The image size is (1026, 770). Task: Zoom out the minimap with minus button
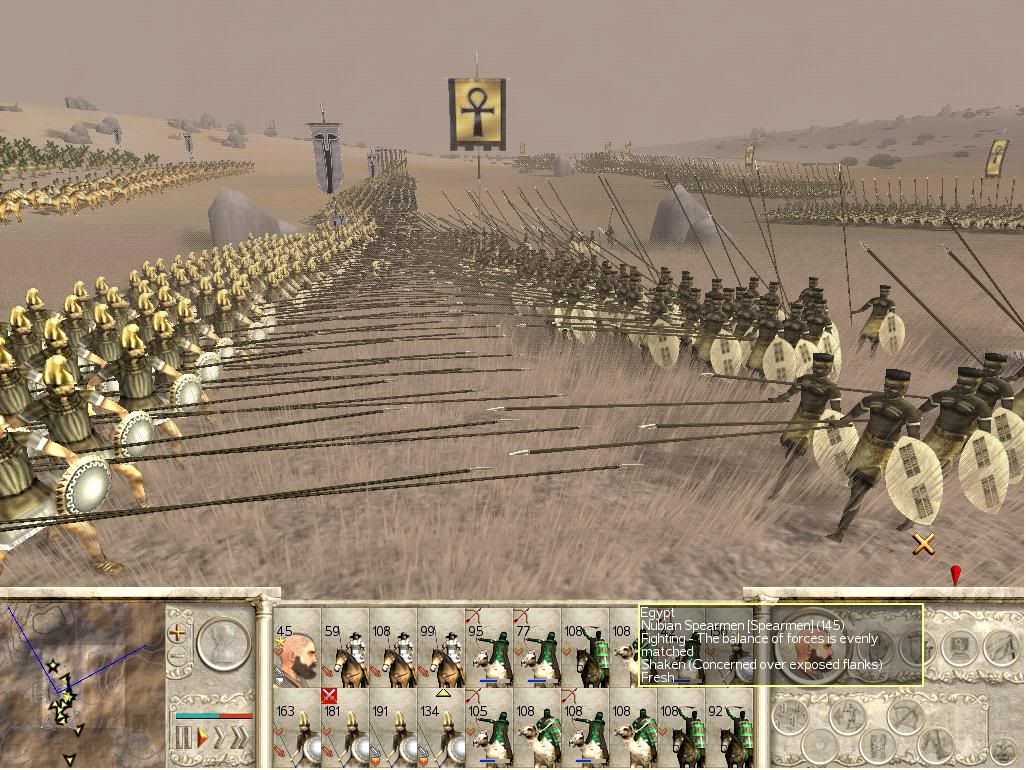click(x=178, y=657)
